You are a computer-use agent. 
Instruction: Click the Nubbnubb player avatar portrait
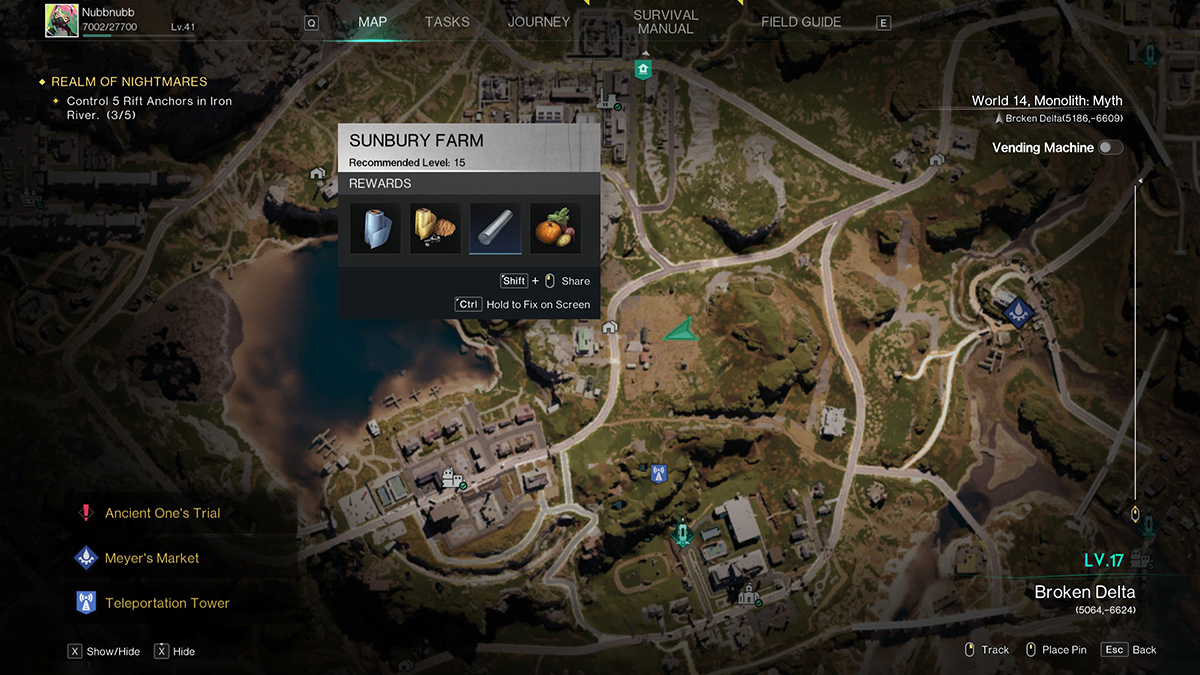[x=62, y=21]
